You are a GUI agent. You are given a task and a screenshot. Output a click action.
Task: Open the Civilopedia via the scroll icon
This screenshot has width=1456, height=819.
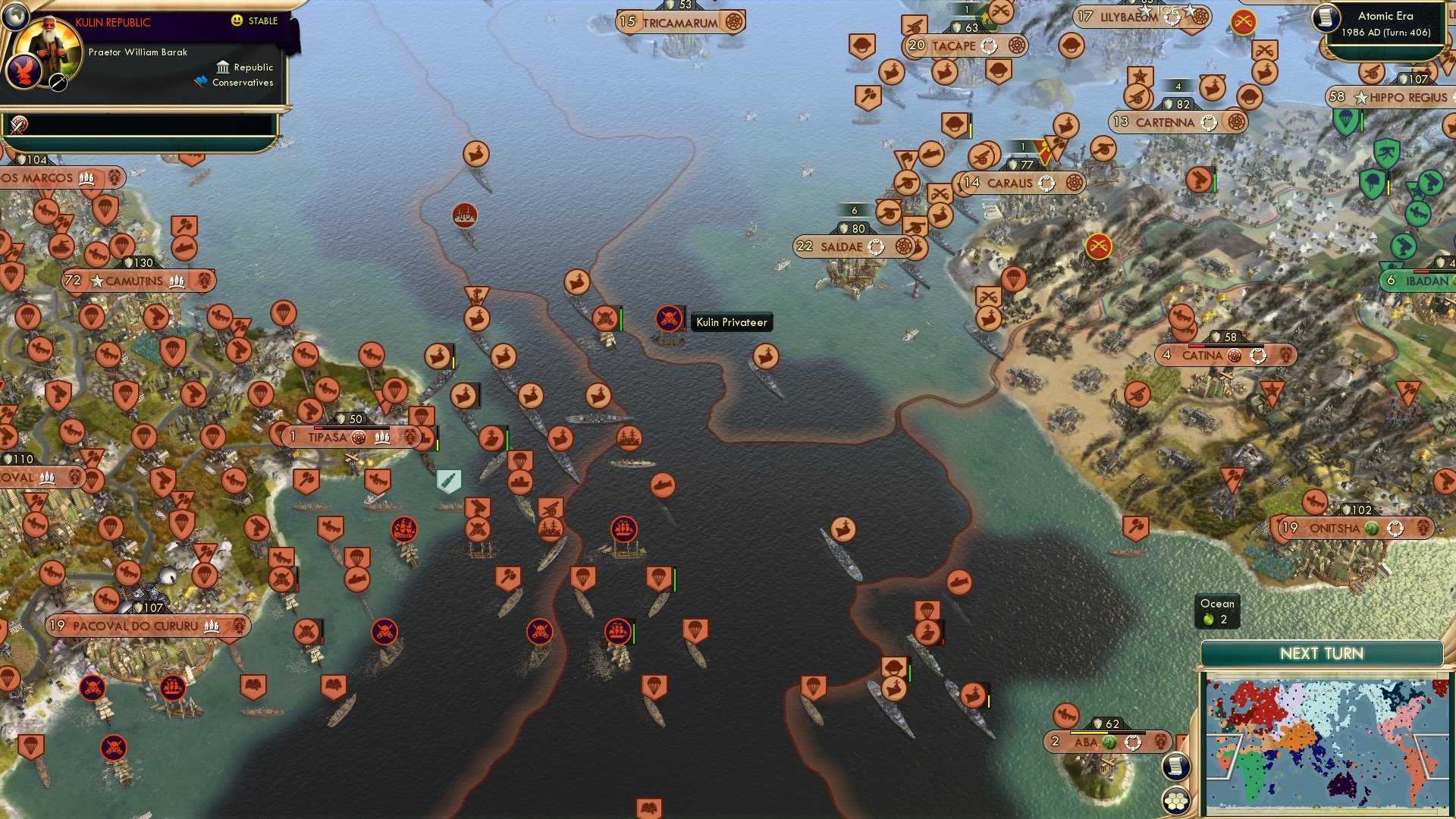(x=1175, y=766)
